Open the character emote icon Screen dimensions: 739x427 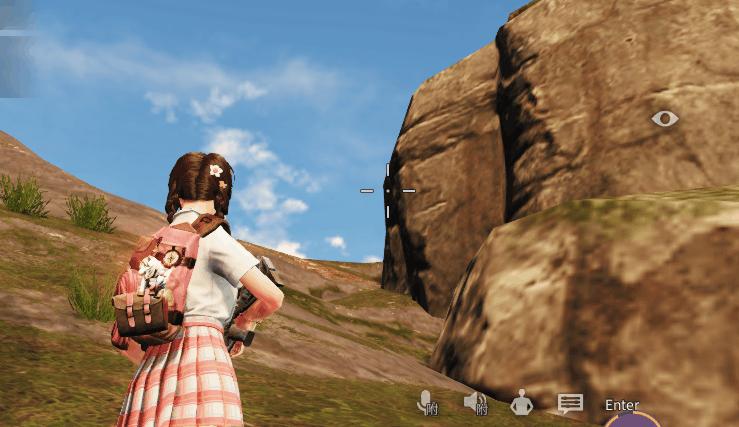tap(521, 403)
